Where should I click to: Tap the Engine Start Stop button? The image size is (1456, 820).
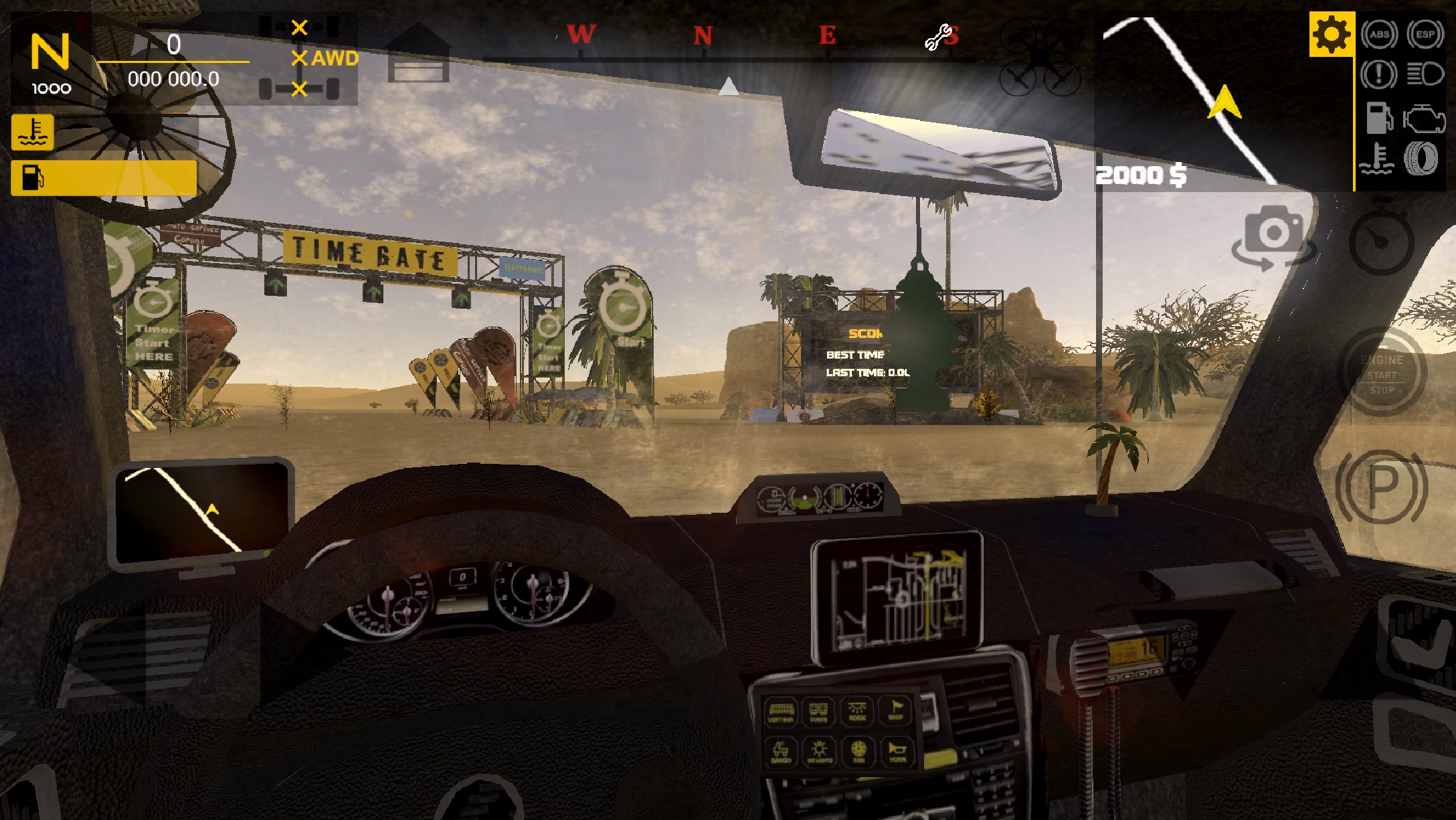(x=1382, y=373)
